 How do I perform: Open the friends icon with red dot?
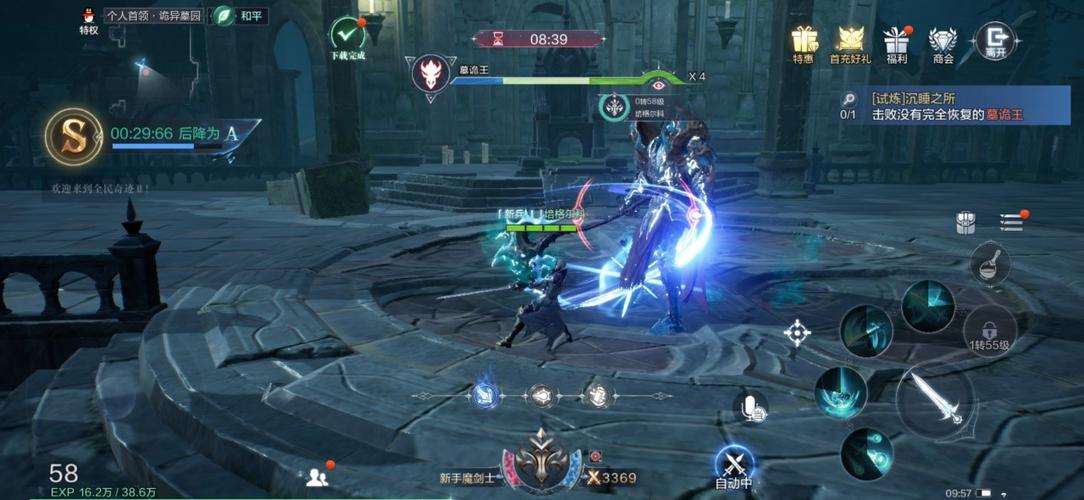(x=317, y=476)
